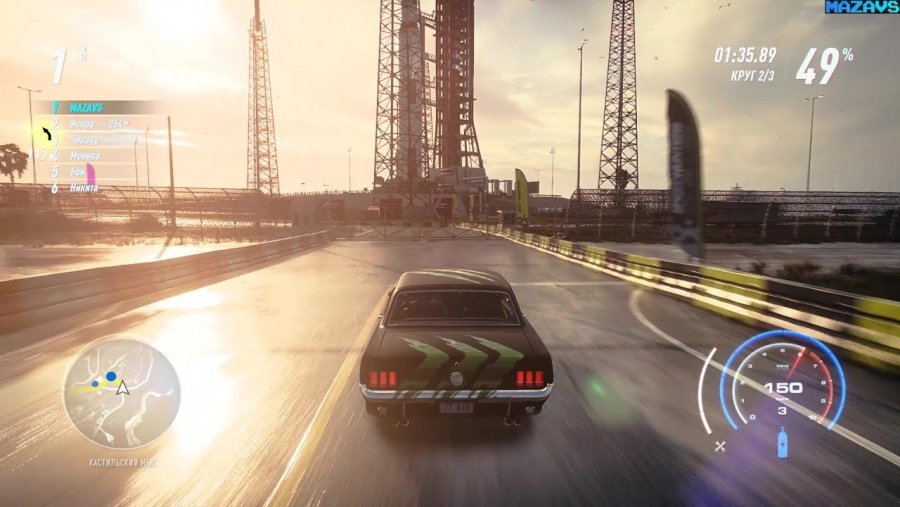Screen dimensions: 900x507
Task: Click the crossed wrenches repair icon
Action: 720,446
